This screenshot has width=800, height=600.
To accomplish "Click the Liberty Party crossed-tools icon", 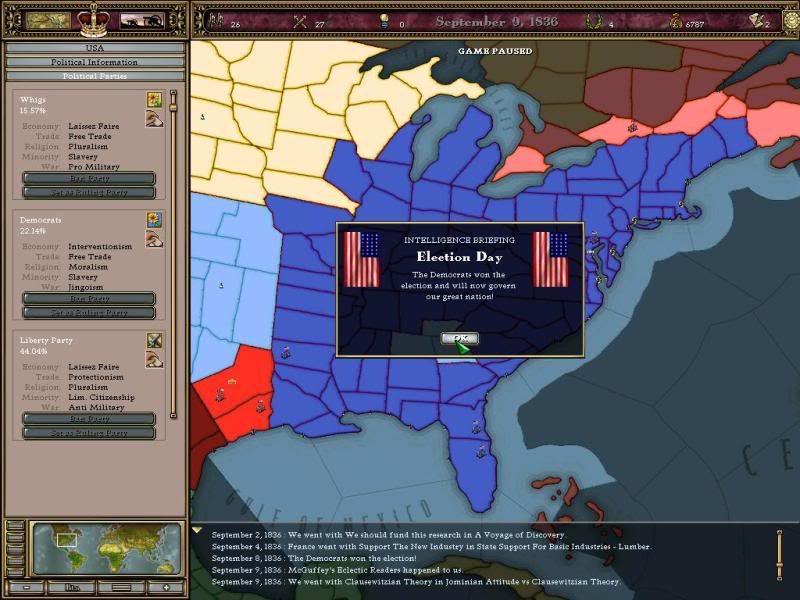I will coord(154,340).
